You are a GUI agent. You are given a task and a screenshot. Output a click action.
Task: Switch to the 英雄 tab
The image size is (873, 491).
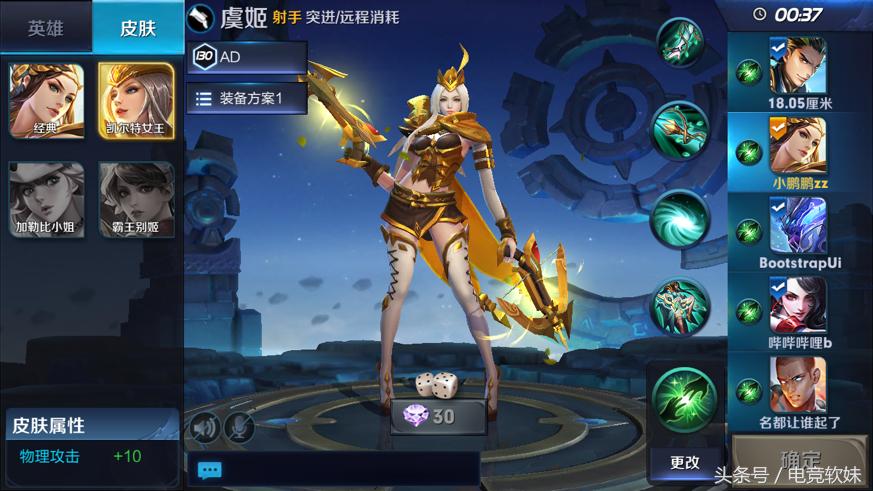pos(45,27)
